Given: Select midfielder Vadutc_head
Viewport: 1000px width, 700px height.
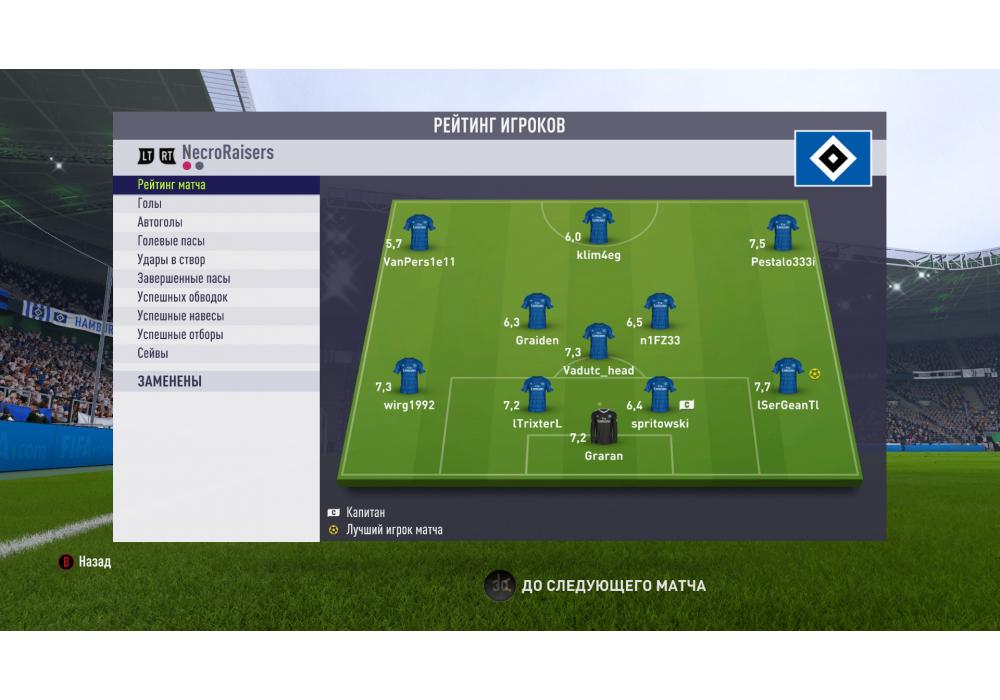Looking at the screenshot, I should (598, 341).
